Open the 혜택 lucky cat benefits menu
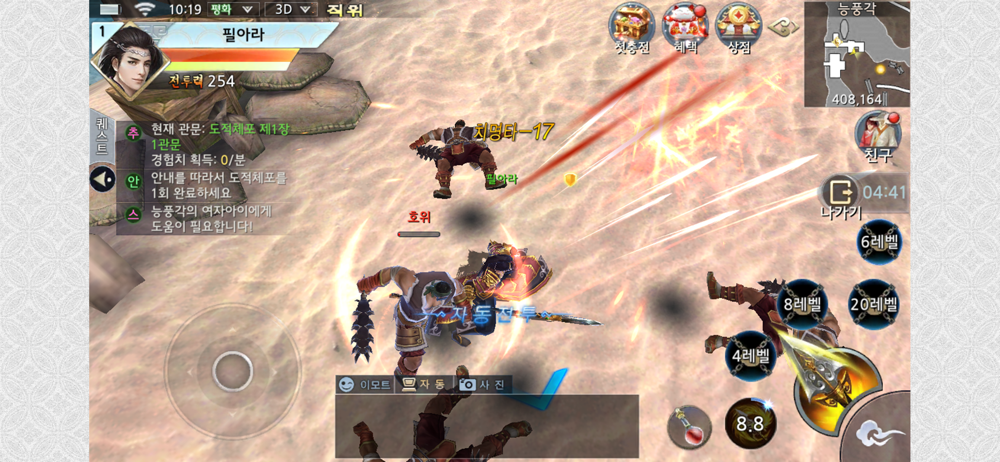Viewport: 1000px width, 462px height. [x=686, y=24]
